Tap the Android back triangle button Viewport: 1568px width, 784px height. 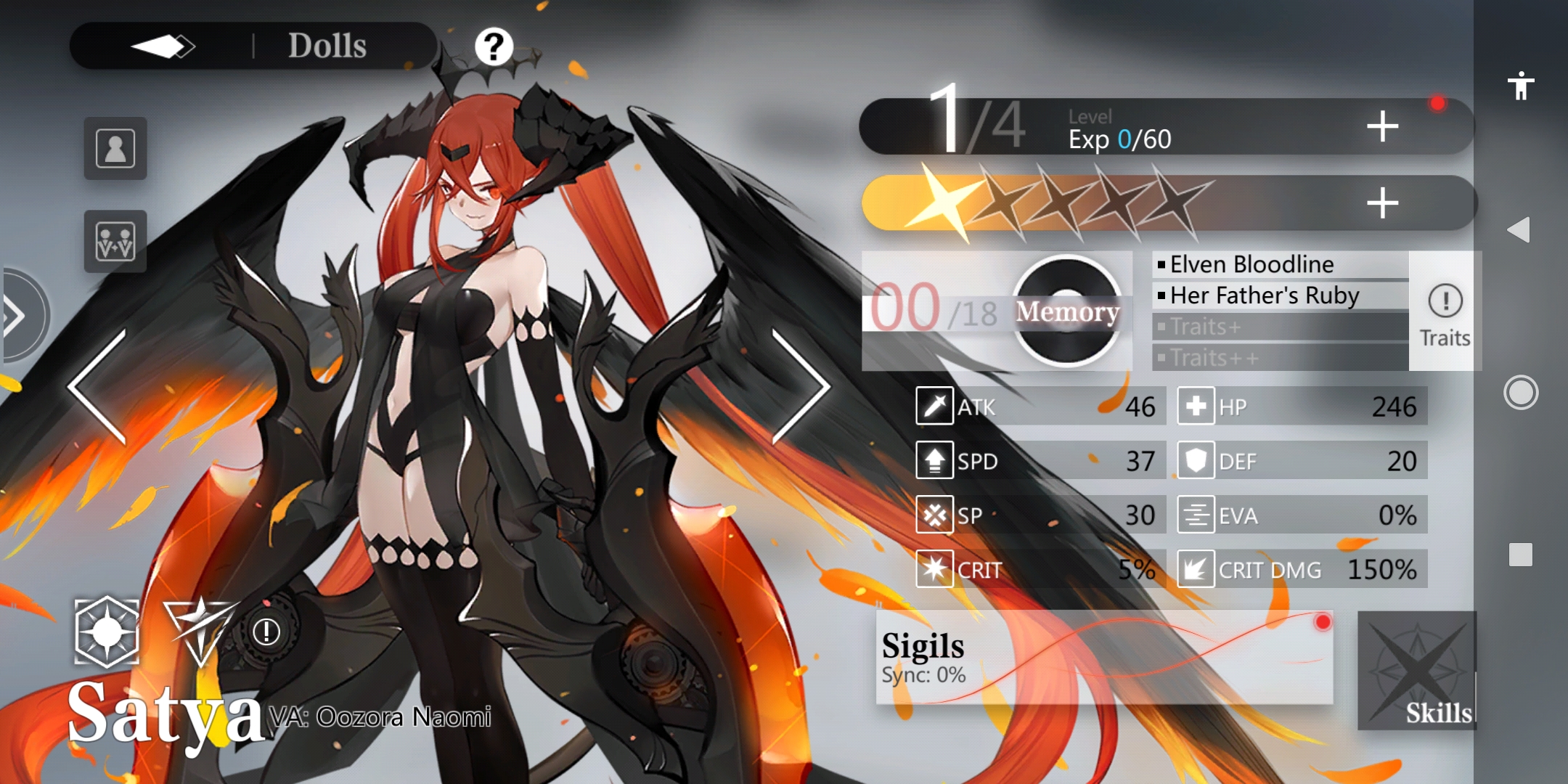coord(1519,230)
